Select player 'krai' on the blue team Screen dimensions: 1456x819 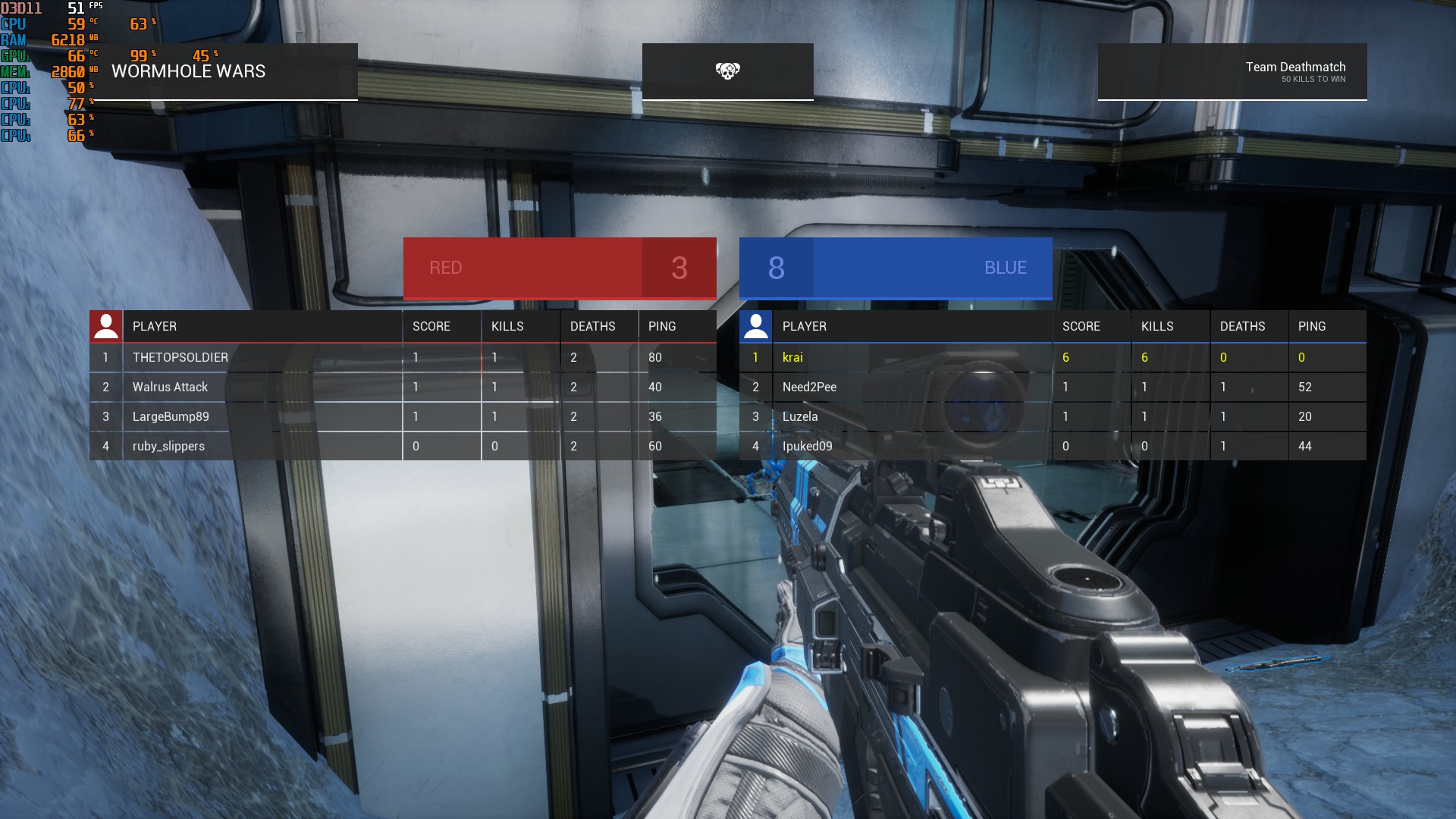[792, 357]
